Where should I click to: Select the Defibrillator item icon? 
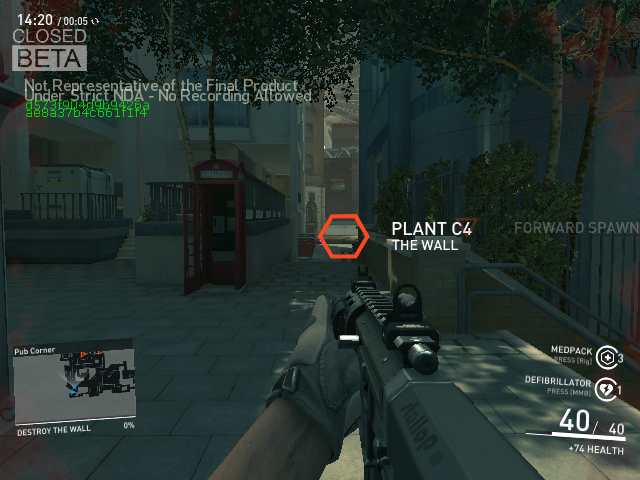click(x=605, y=389)
